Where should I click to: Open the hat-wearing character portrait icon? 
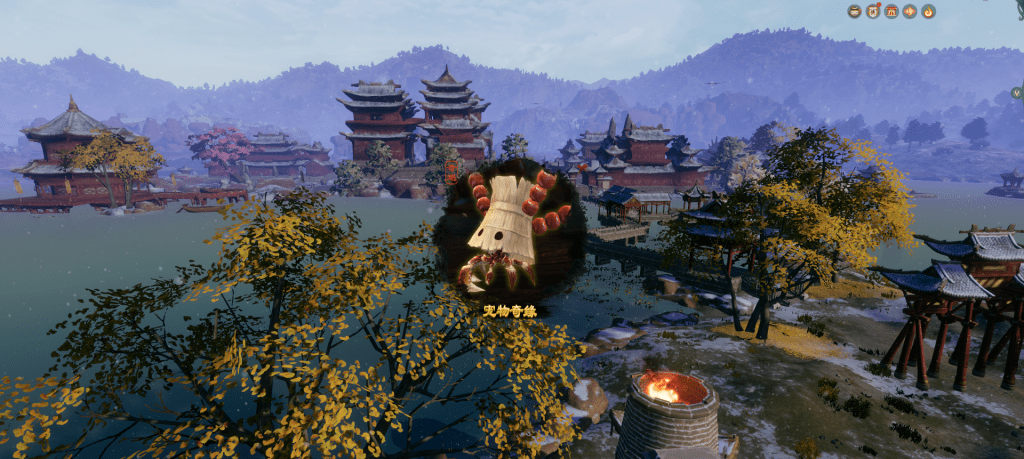tap(855, 11)
